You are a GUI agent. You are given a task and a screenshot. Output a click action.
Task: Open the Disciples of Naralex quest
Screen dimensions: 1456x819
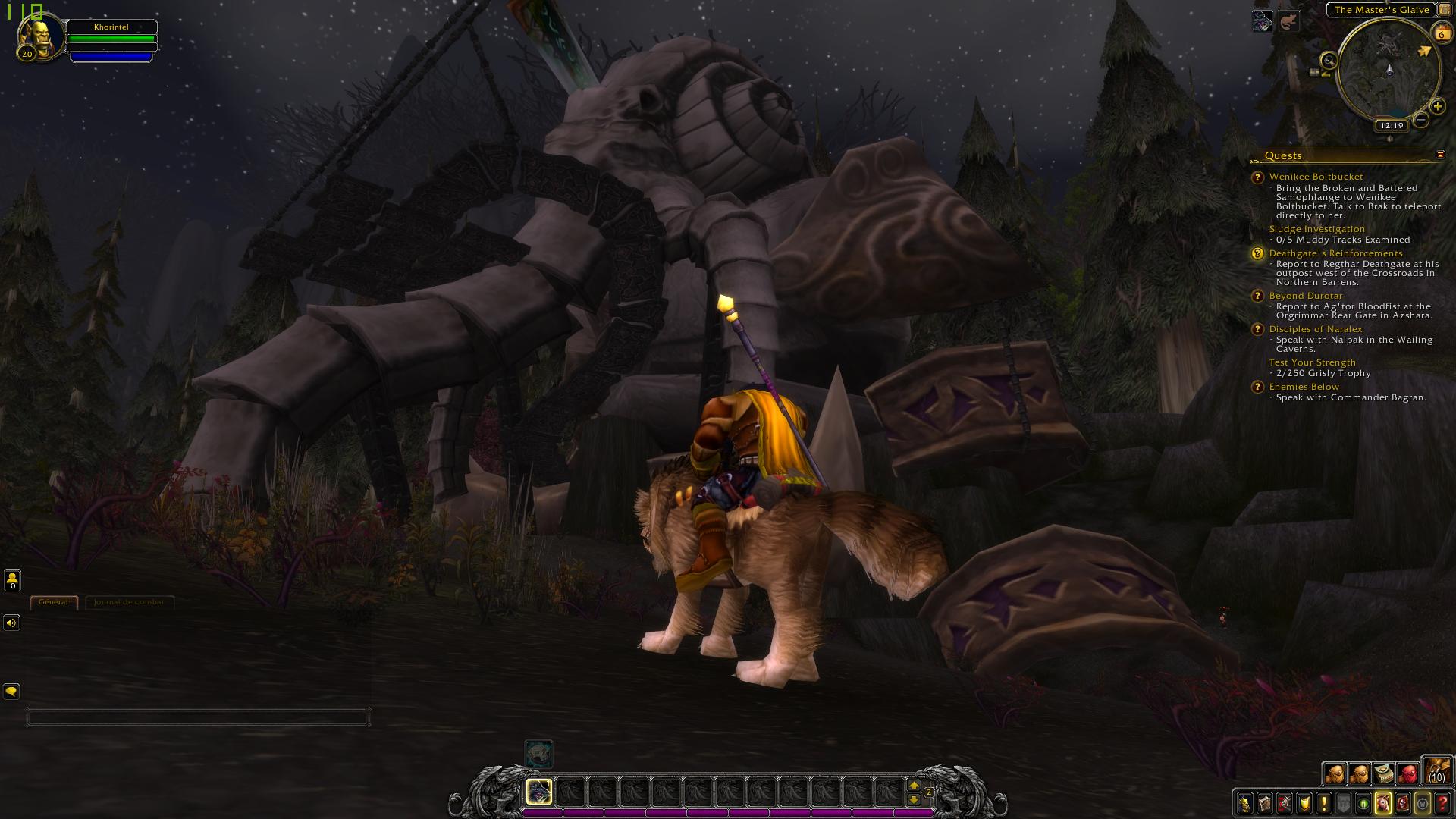point(1315,329)
